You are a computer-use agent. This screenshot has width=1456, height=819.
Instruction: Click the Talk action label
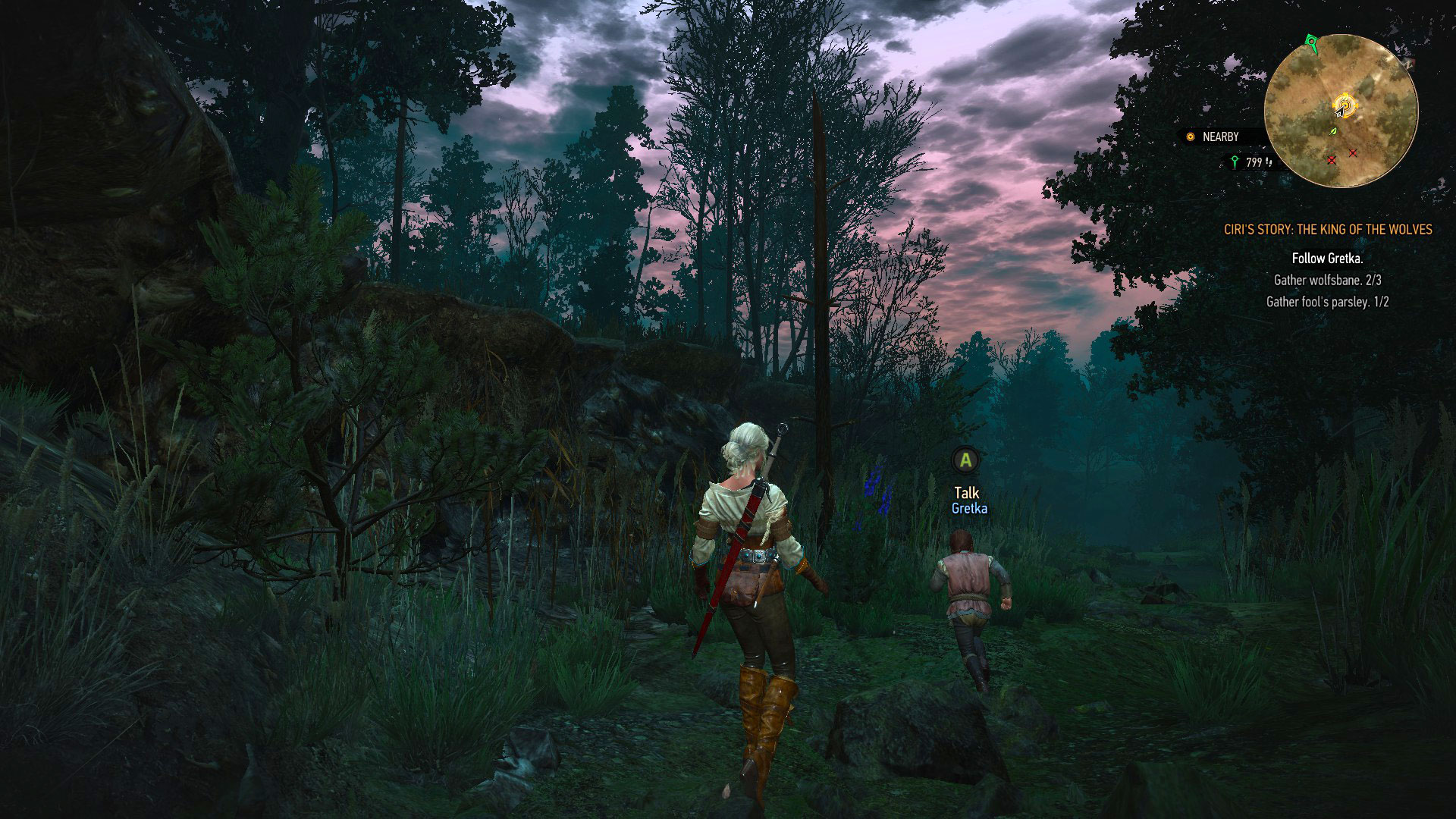966,493
